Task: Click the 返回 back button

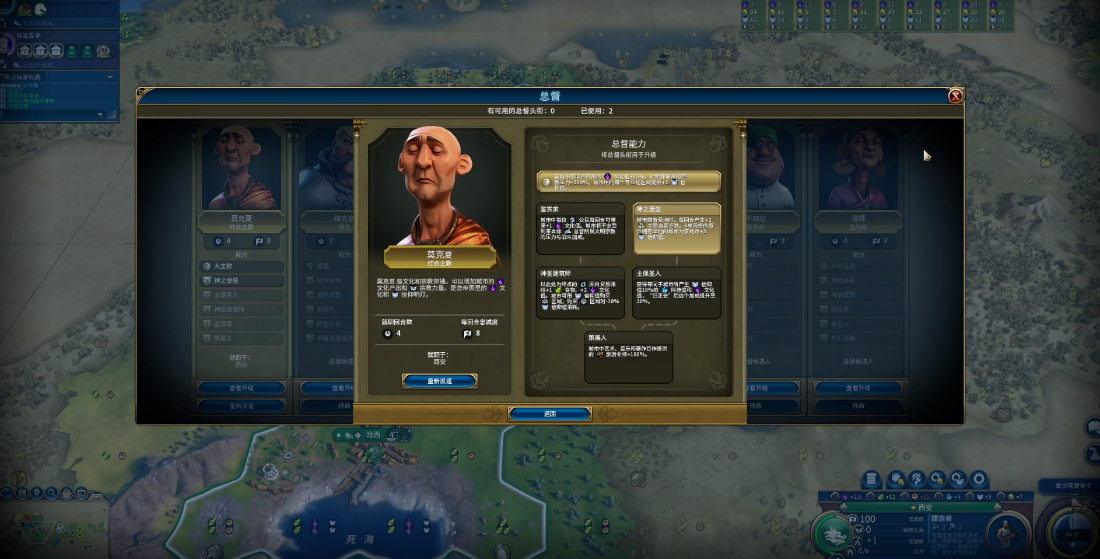Action: click(549, 413)
